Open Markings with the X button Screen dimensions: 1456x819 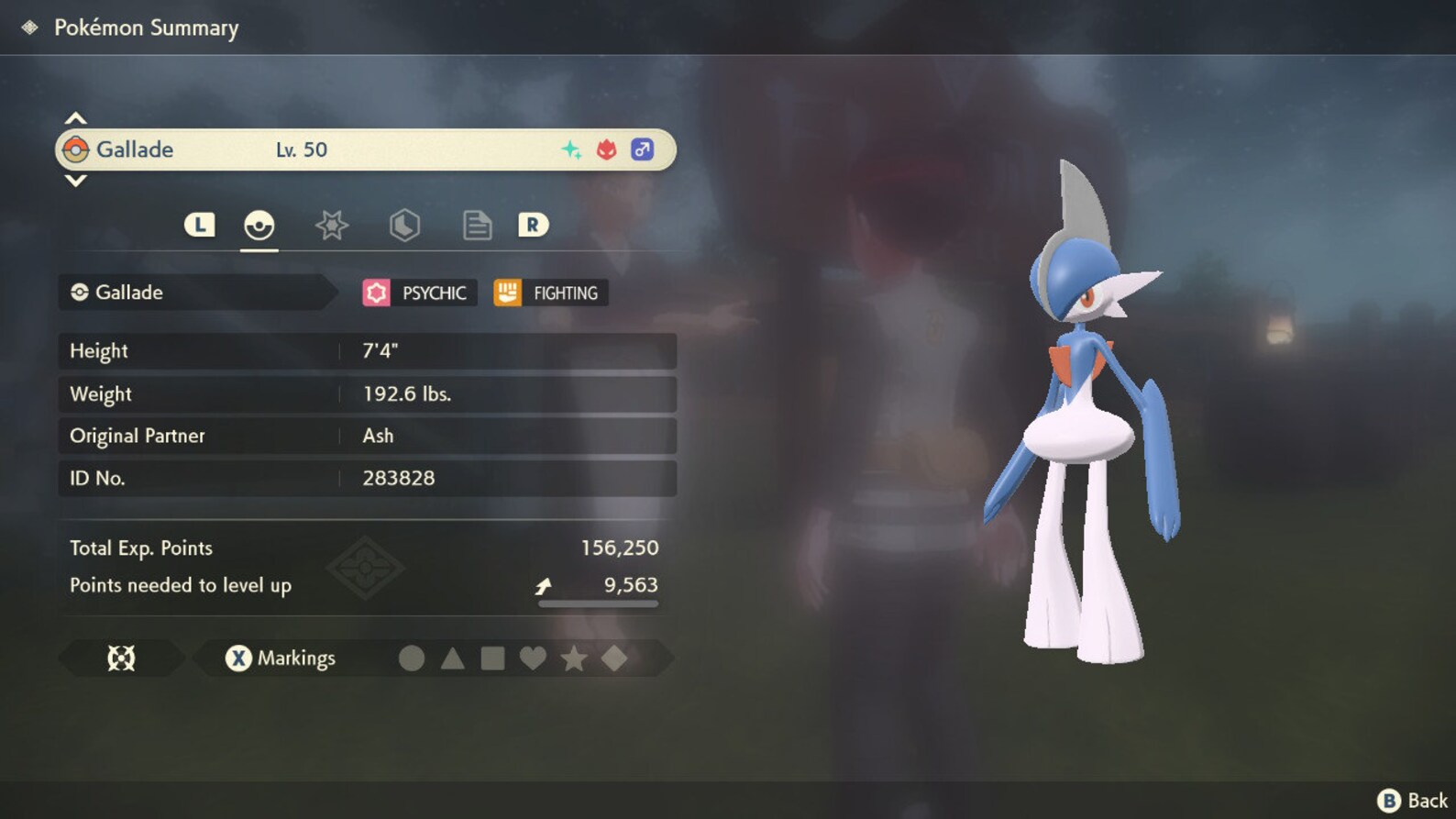[237, 658]
